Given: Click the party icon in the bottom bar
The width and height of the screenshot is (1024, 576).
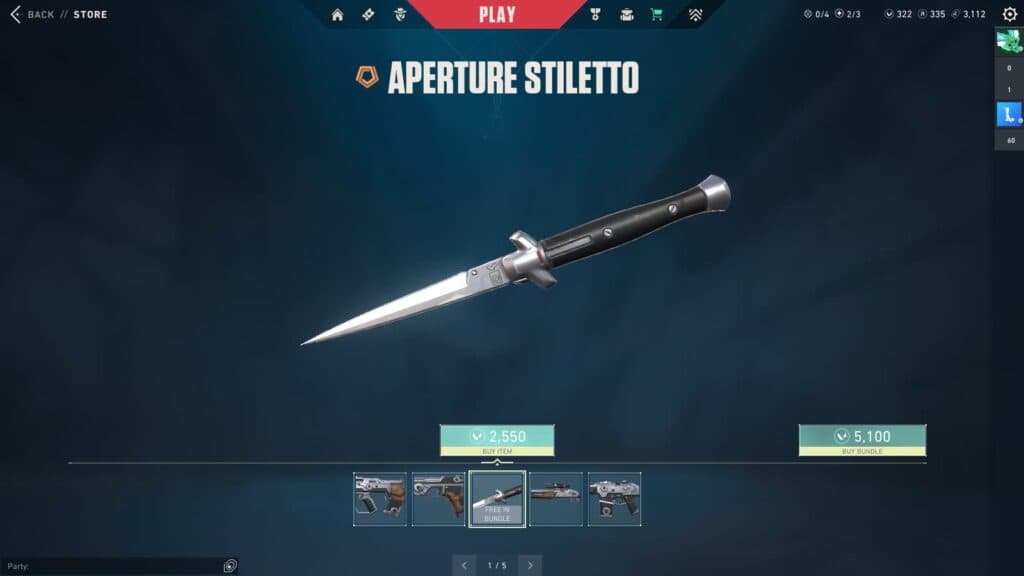Looking at the screenshot, I should click(230, 566).
